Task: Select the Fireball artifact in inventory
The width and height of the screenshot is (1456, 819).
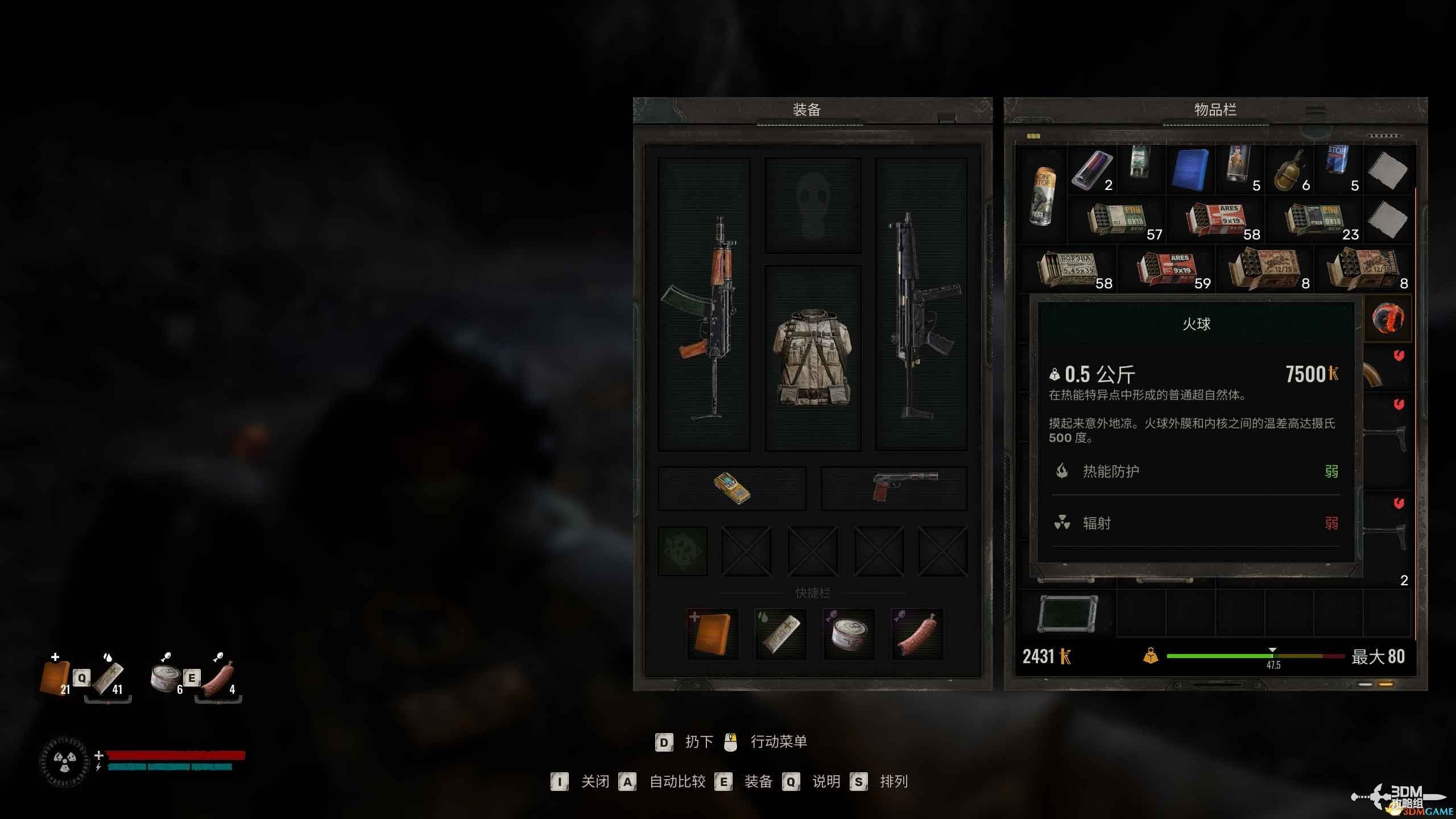Action: point(1387,318)
